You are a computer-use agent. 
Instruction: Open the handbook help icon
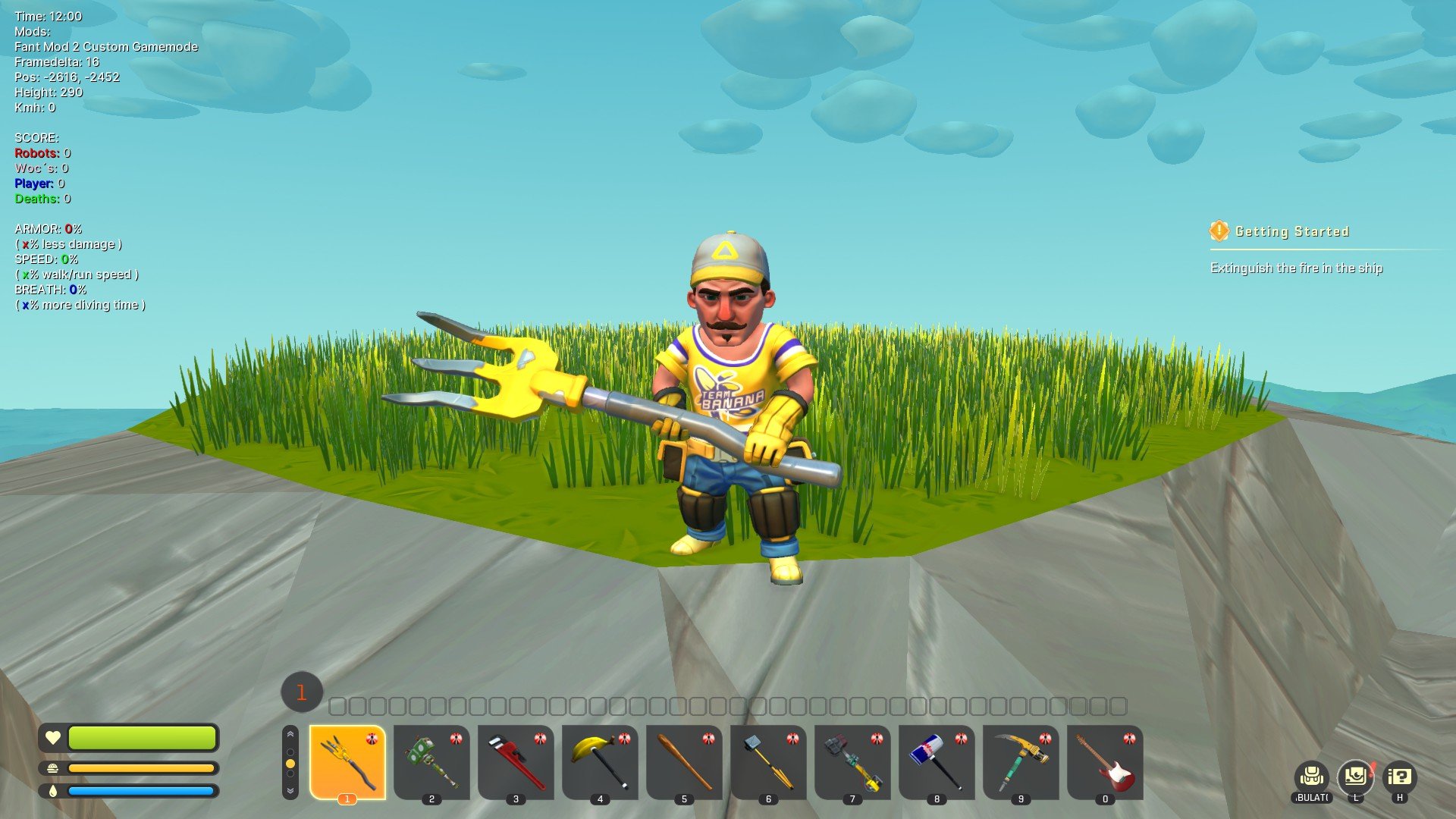tap(1399, 777)
